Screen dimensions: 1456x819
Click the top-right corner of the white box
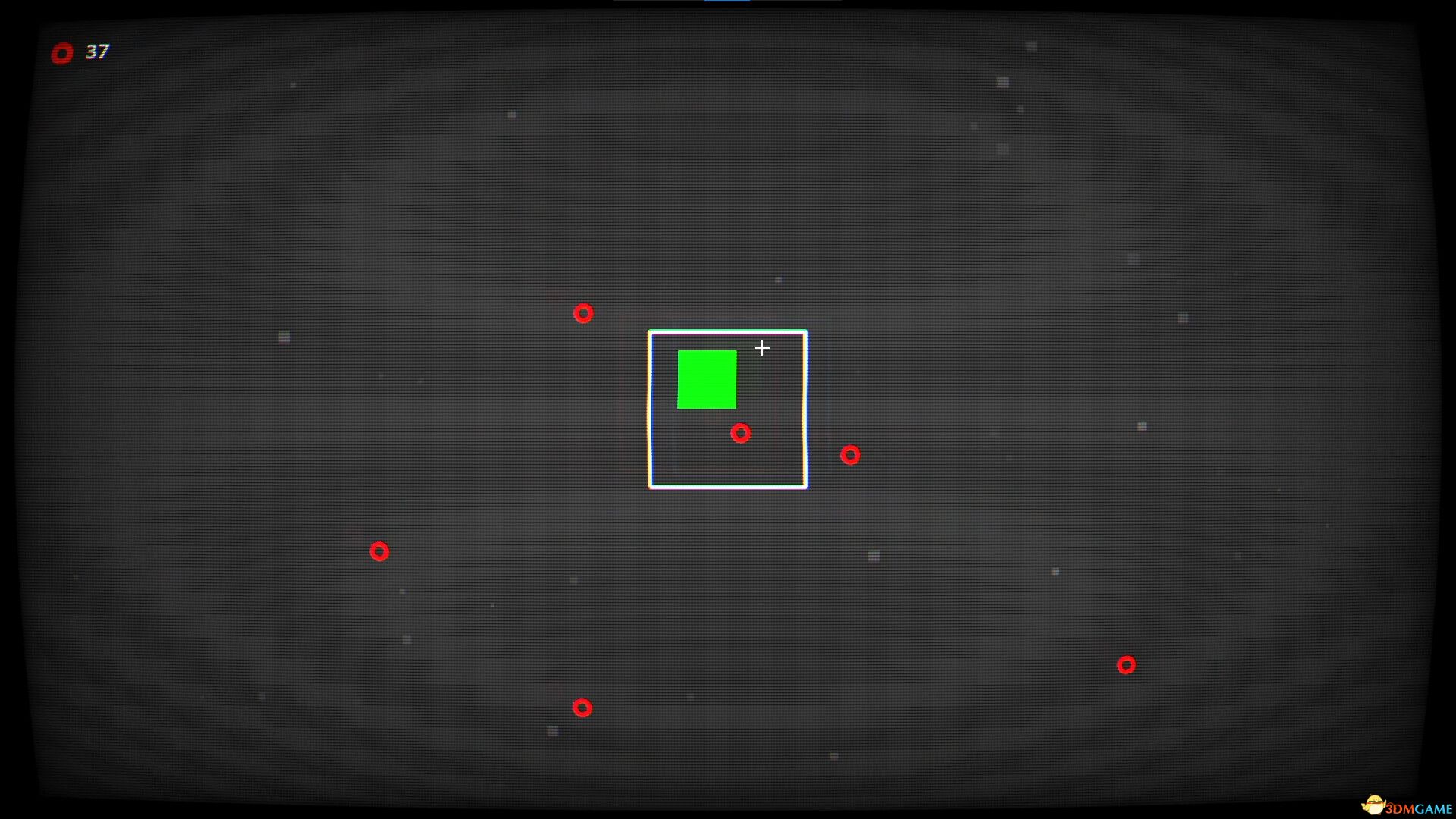pyautogui.click(x=805, y=332)
